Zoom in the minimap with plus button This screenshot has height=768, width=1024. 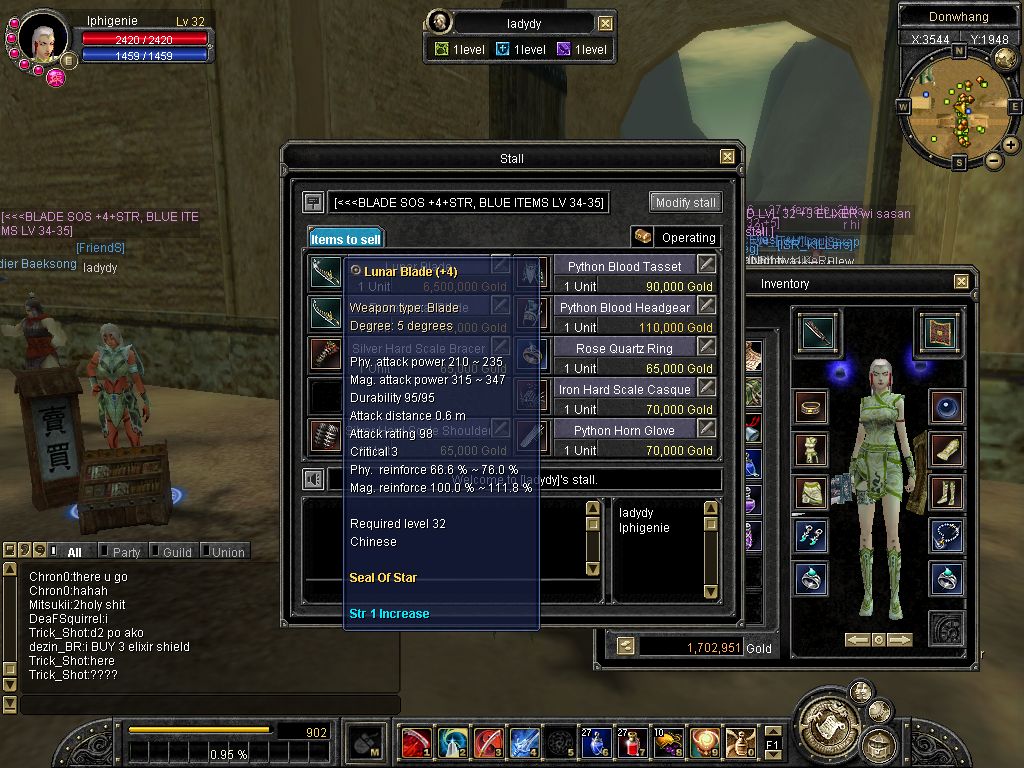coord(1011,145)
